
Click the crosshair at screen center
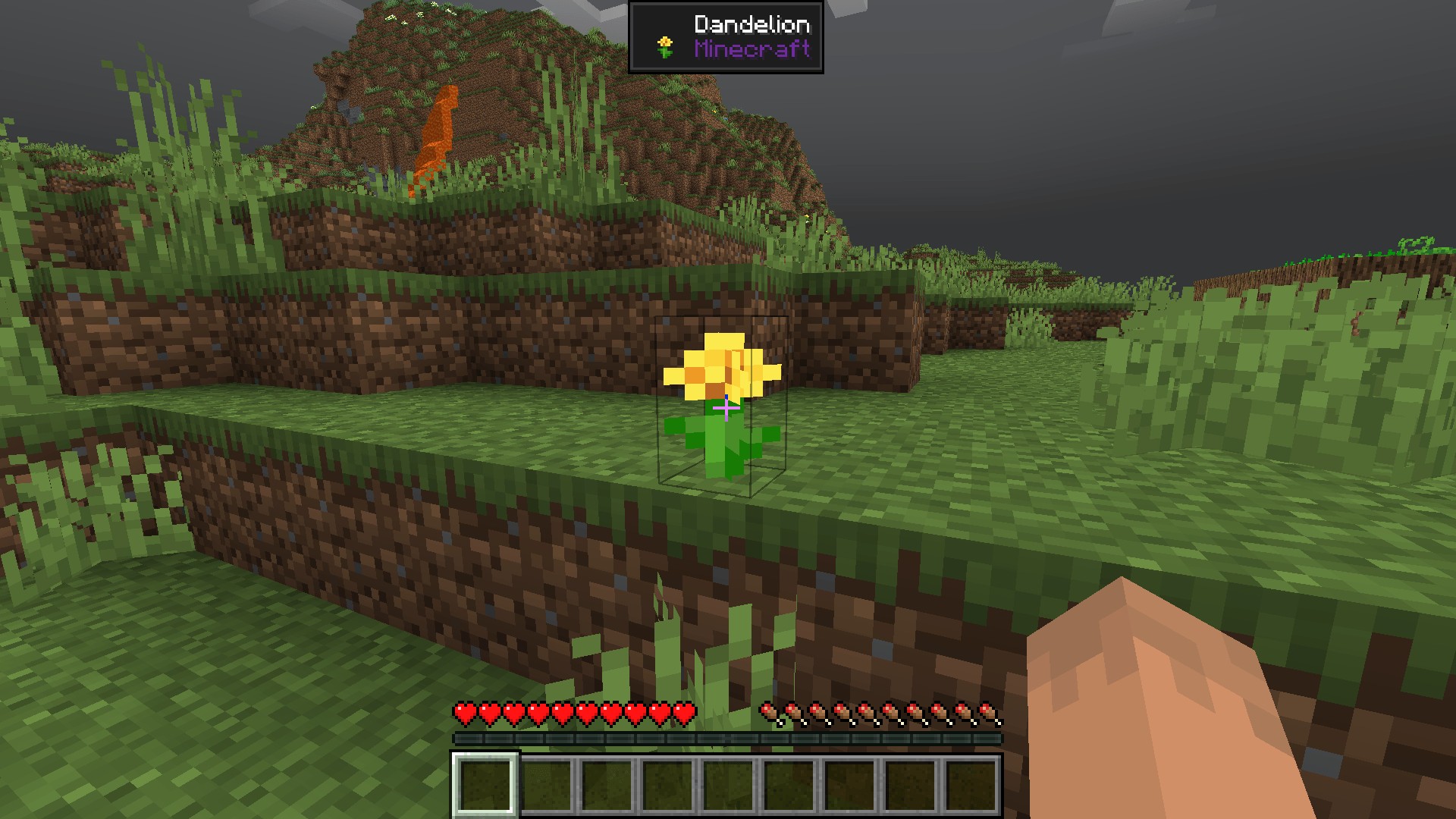click(726, 409)
